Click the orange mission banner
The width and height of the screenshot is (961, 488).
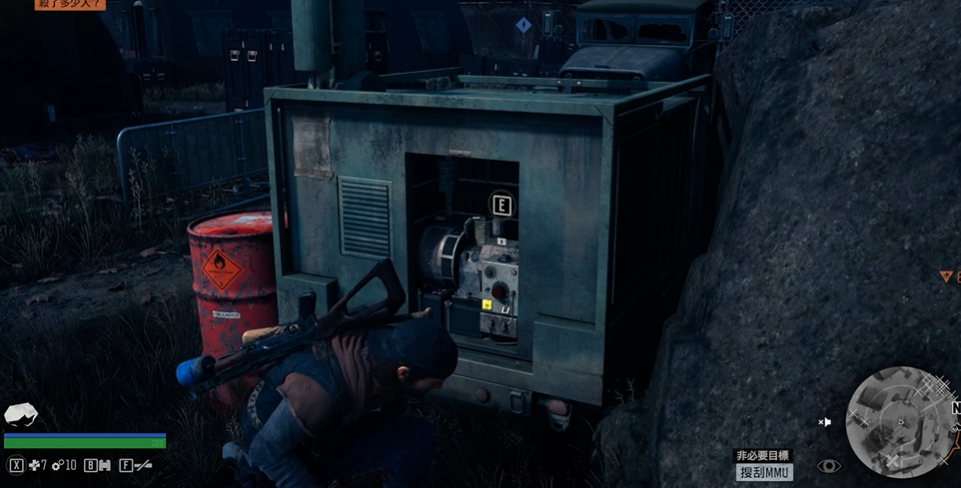pos(69,5)
